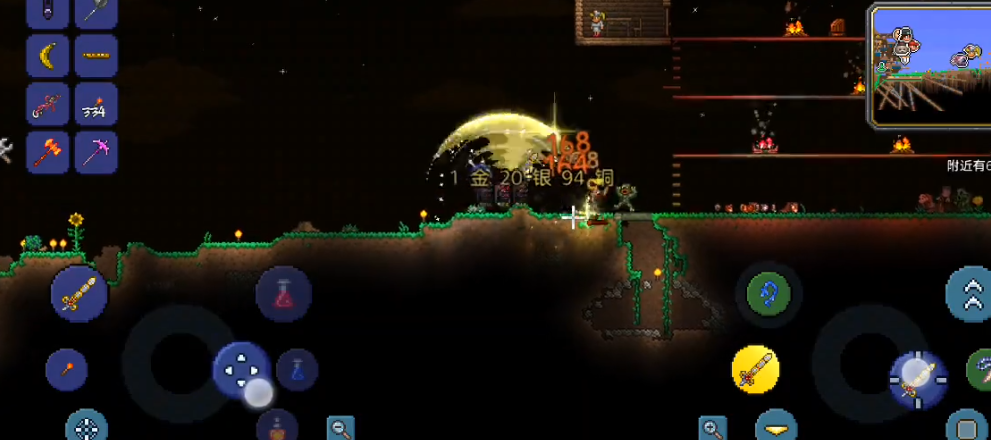Open the wrench settings icon
This screenshot has height=440, width=991.
click(x=5, y=150)
